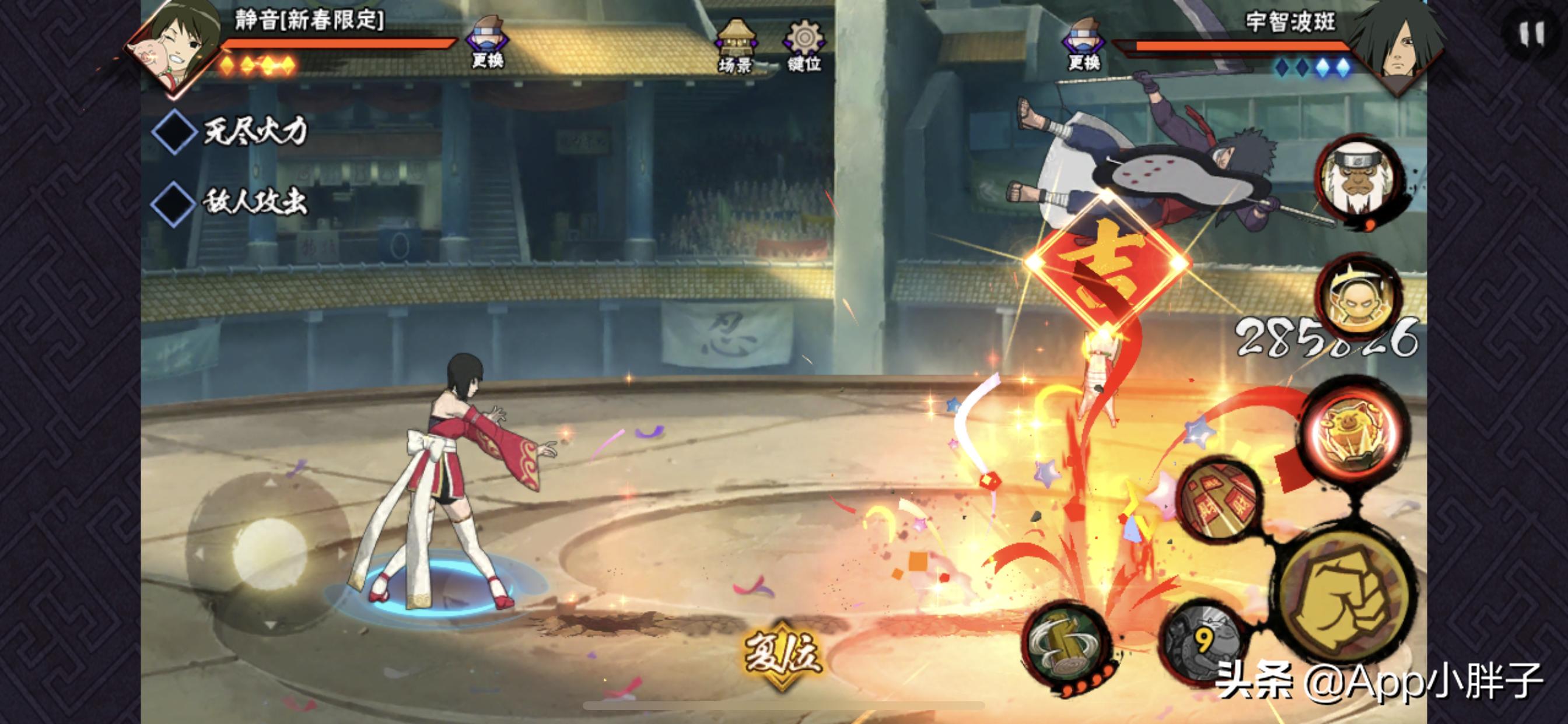This screenshot has height=724, width=1568.
Task: Tap the cooldown skill showing 9
Action: (1202, 642)
